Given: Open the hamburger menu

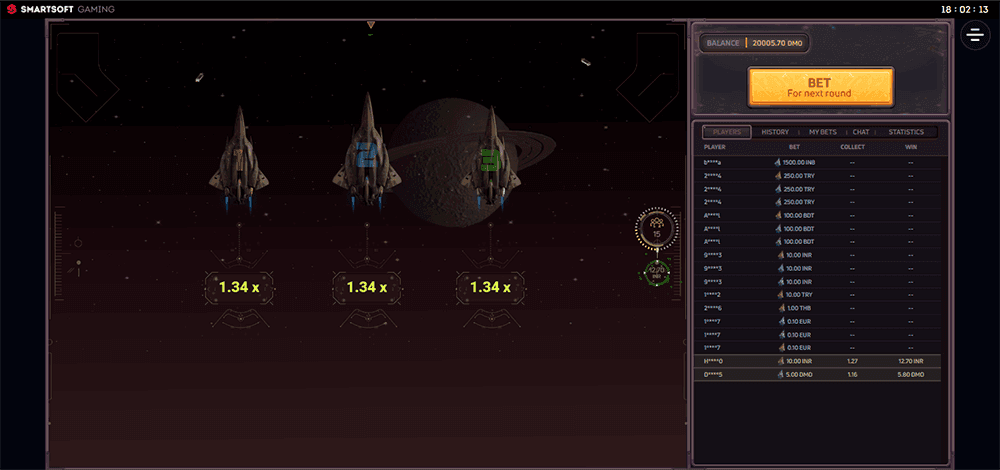Looking at the screenshot, I should pos(975,36).
